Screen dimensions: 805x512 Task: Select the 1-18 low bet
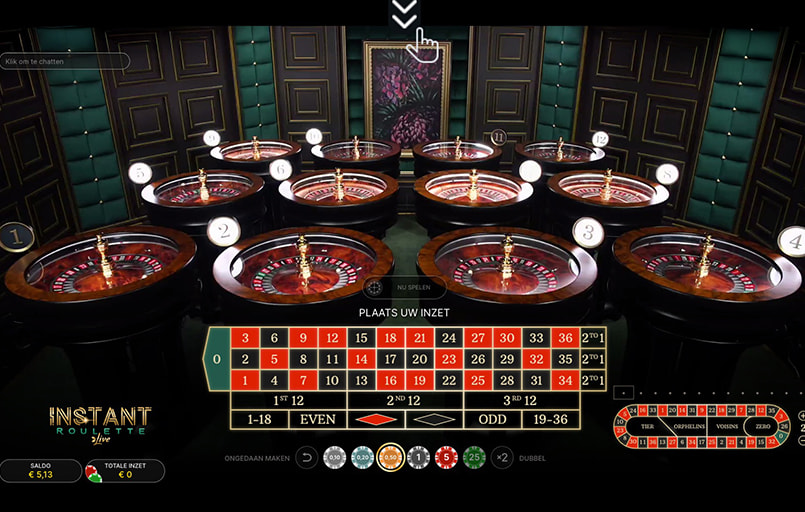(x=259, y=420)
